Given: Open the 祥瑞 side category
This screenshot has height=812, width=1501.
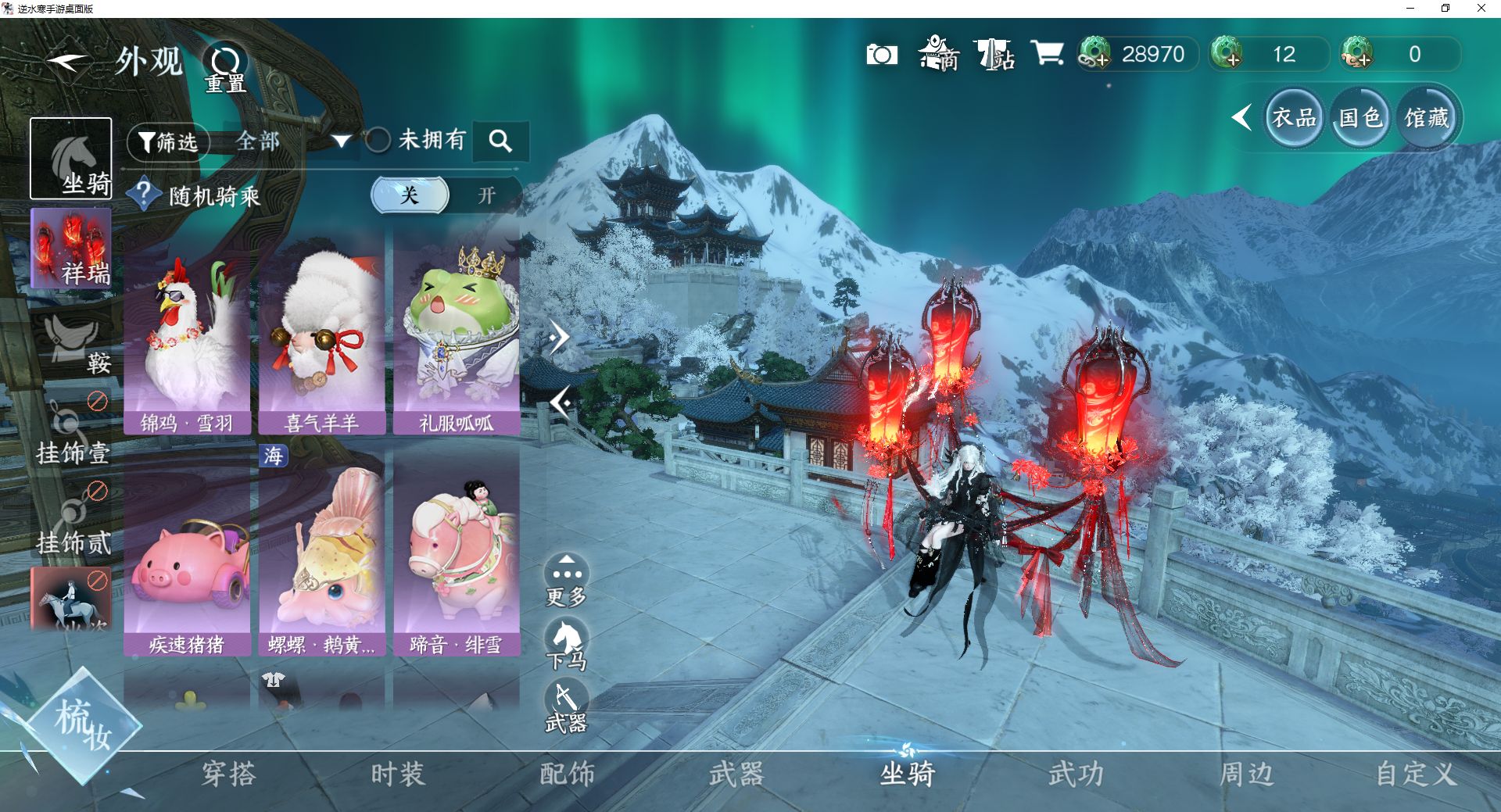Looking at the screenshot, I should coord(71,249).
